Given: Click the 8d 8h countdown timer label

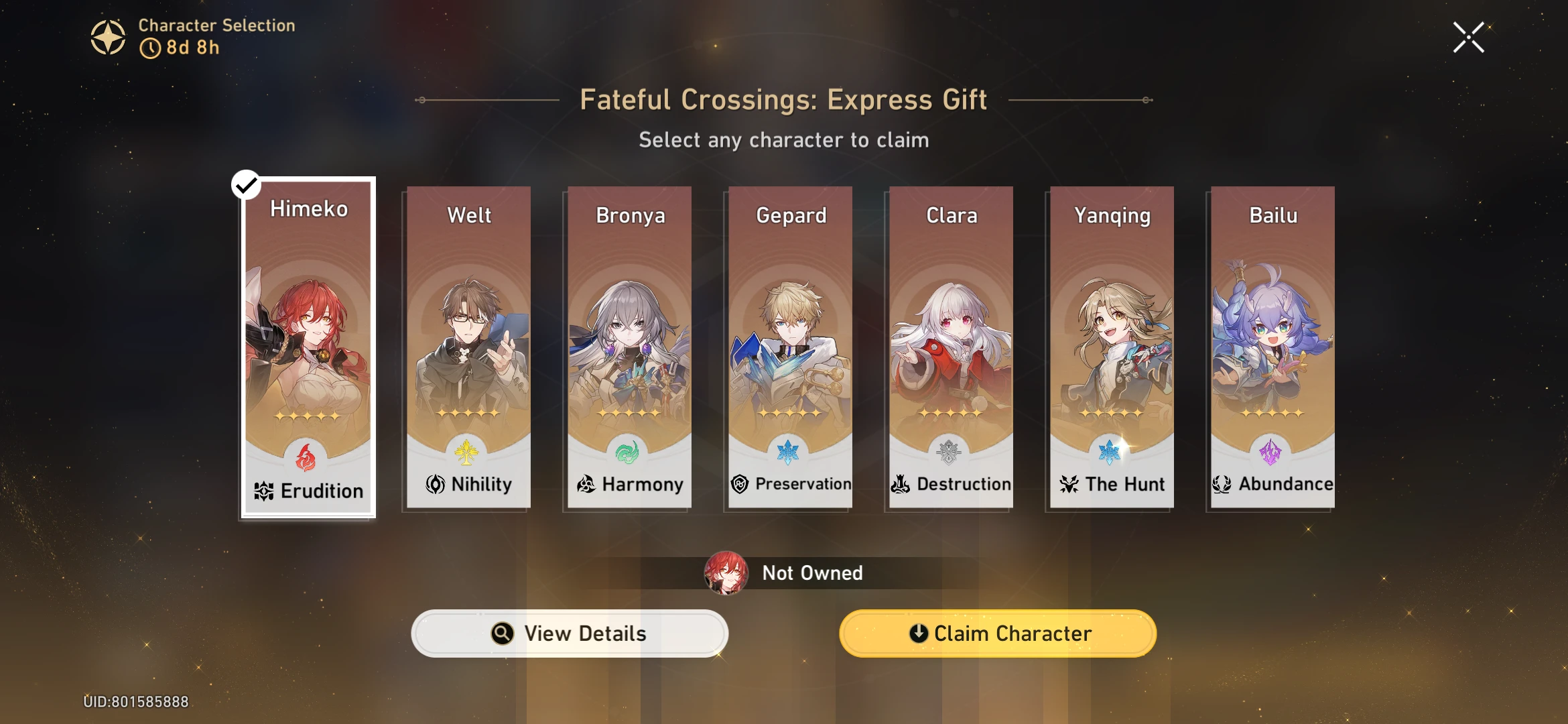Looking at the screenshot, I should coord(182,49).
